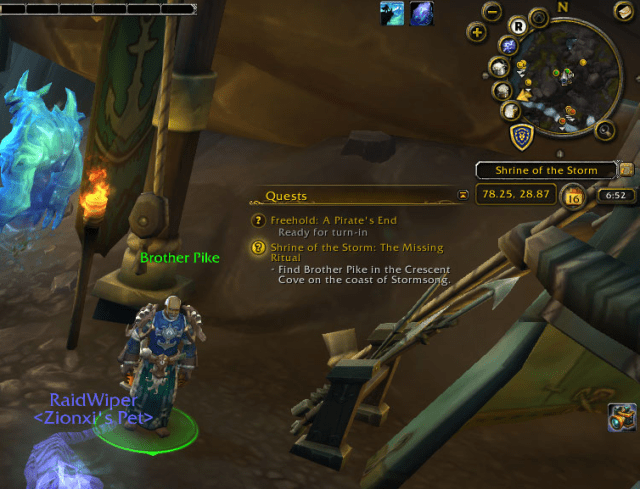Click the minimap zoom-out minus button
This screenshot has height=489, width=640.
(x=491, y=12)
